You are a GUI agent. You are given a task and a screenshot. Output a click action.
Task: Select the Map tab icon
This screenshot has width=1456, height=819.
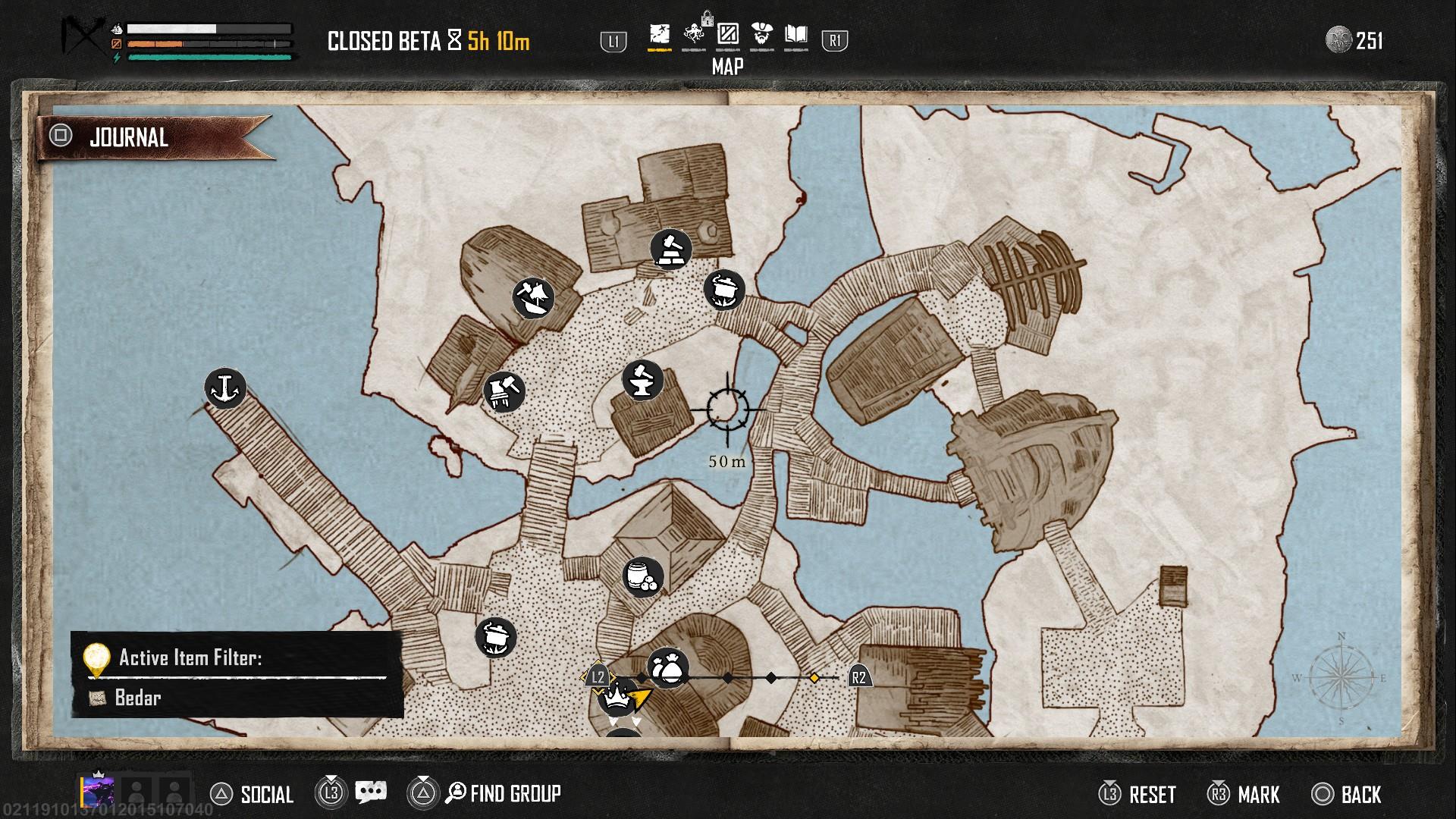pos(660,35)
